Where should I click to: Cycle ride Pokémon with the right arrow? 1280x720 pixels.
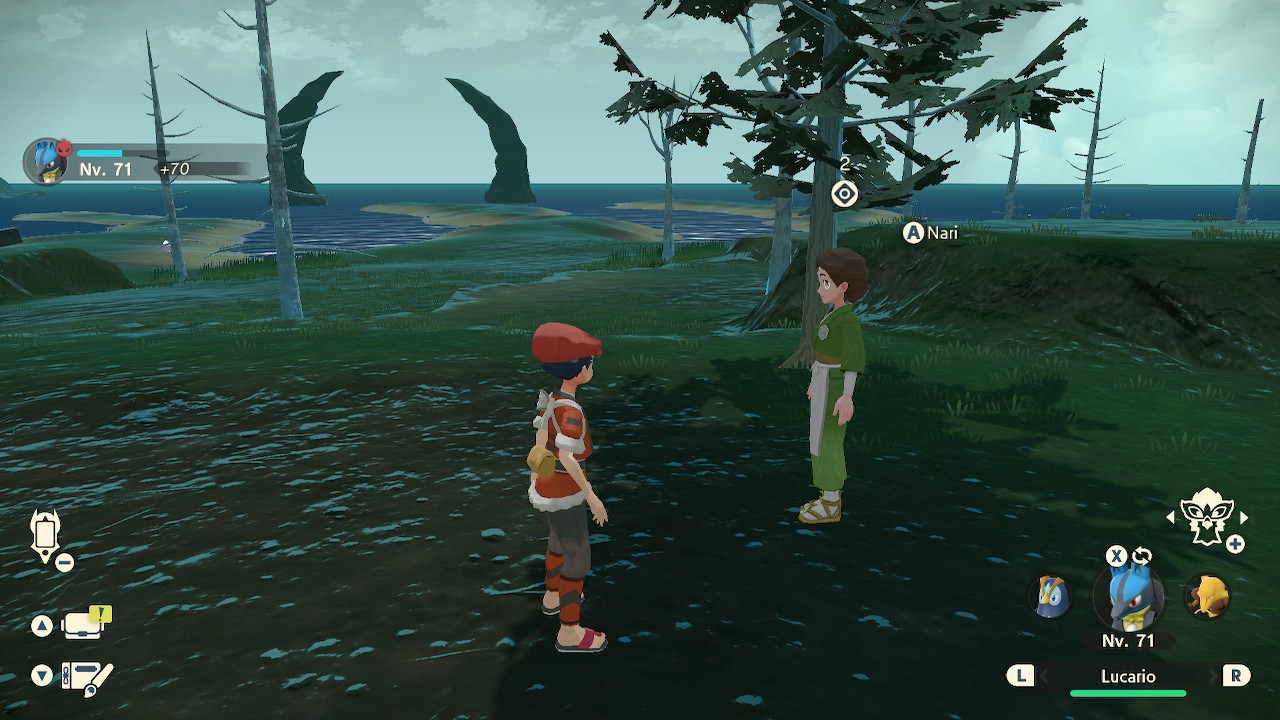pos(1244,517)
